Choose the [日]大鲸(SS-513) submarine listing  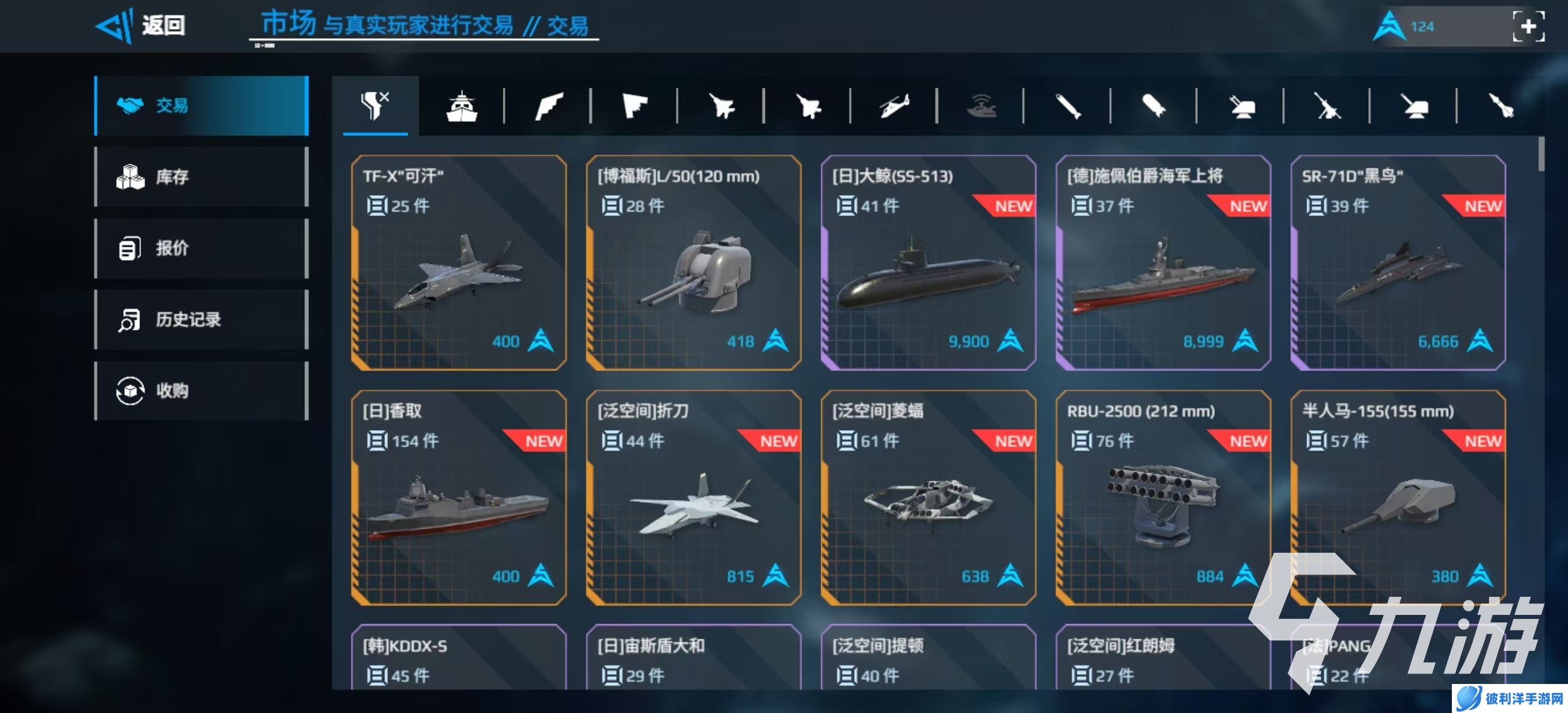pos(927,263)
